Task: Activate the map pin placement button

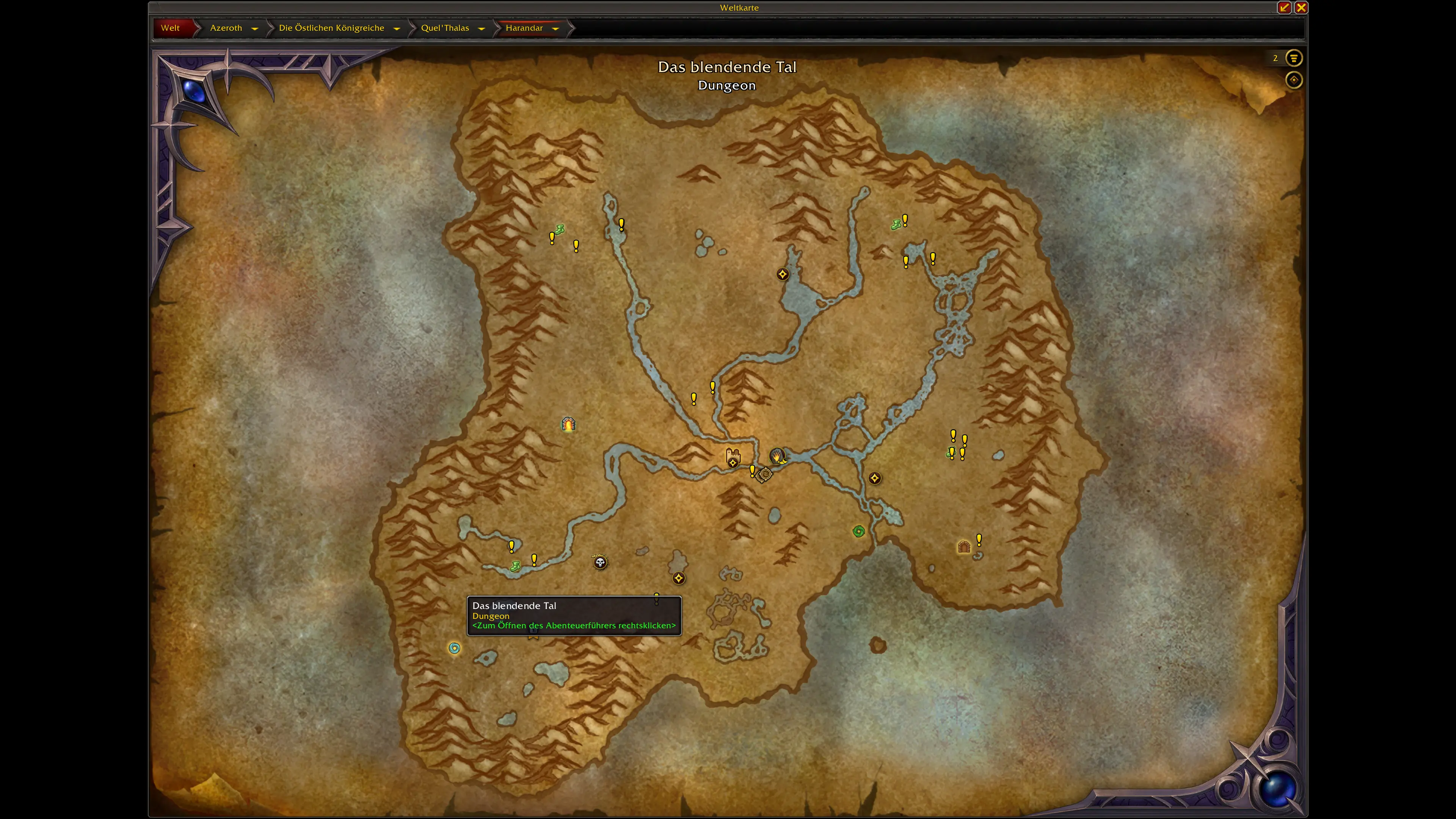Action: coord(1294,80)
